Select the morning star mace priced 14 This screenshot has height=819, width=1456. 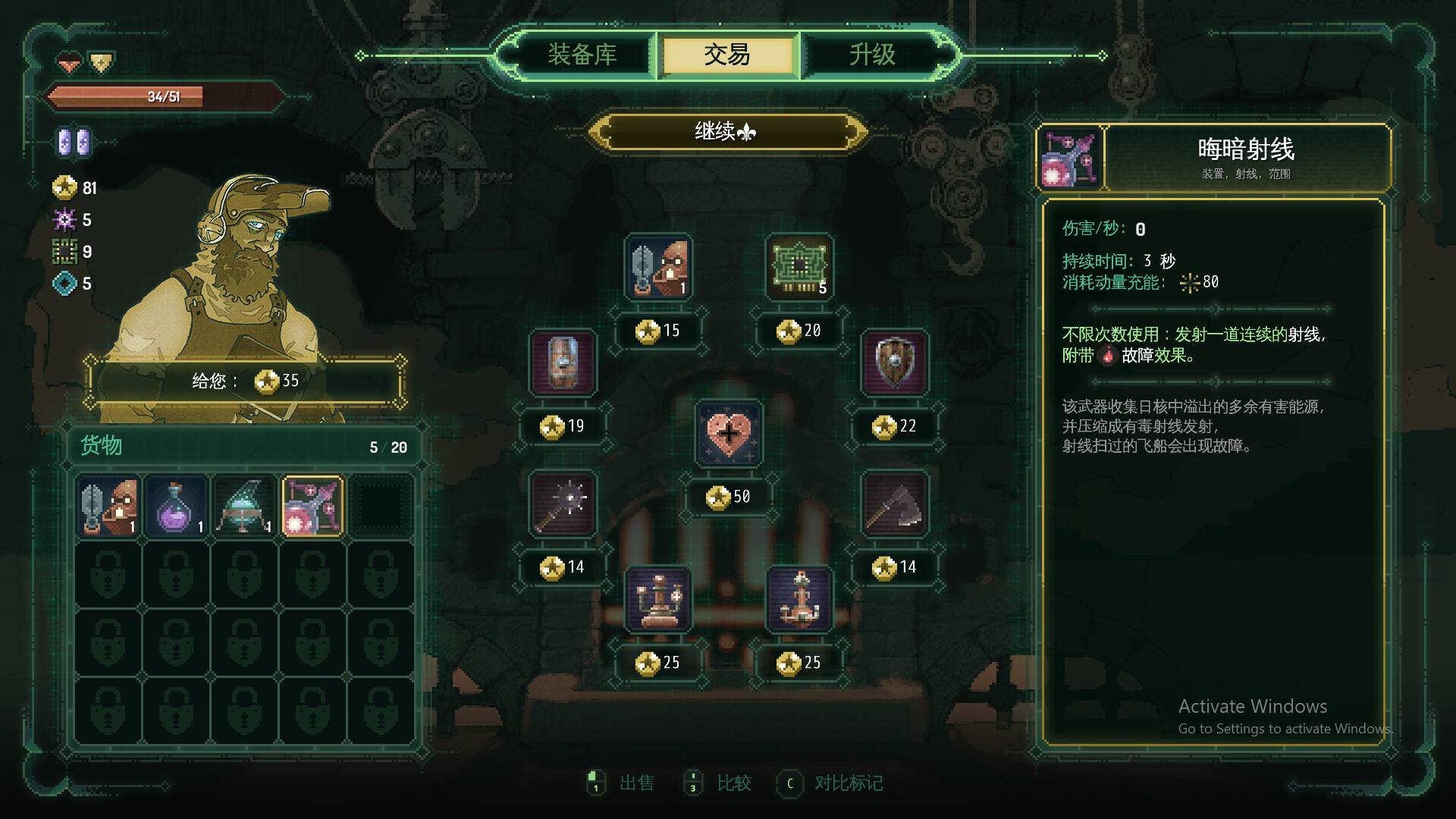562,505
